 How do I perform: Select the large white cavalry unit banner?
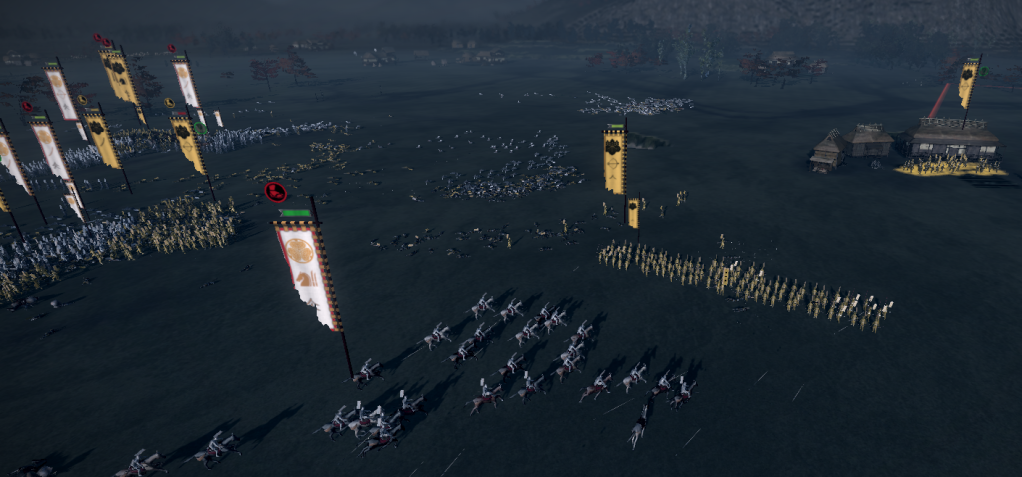pos(308,272)
